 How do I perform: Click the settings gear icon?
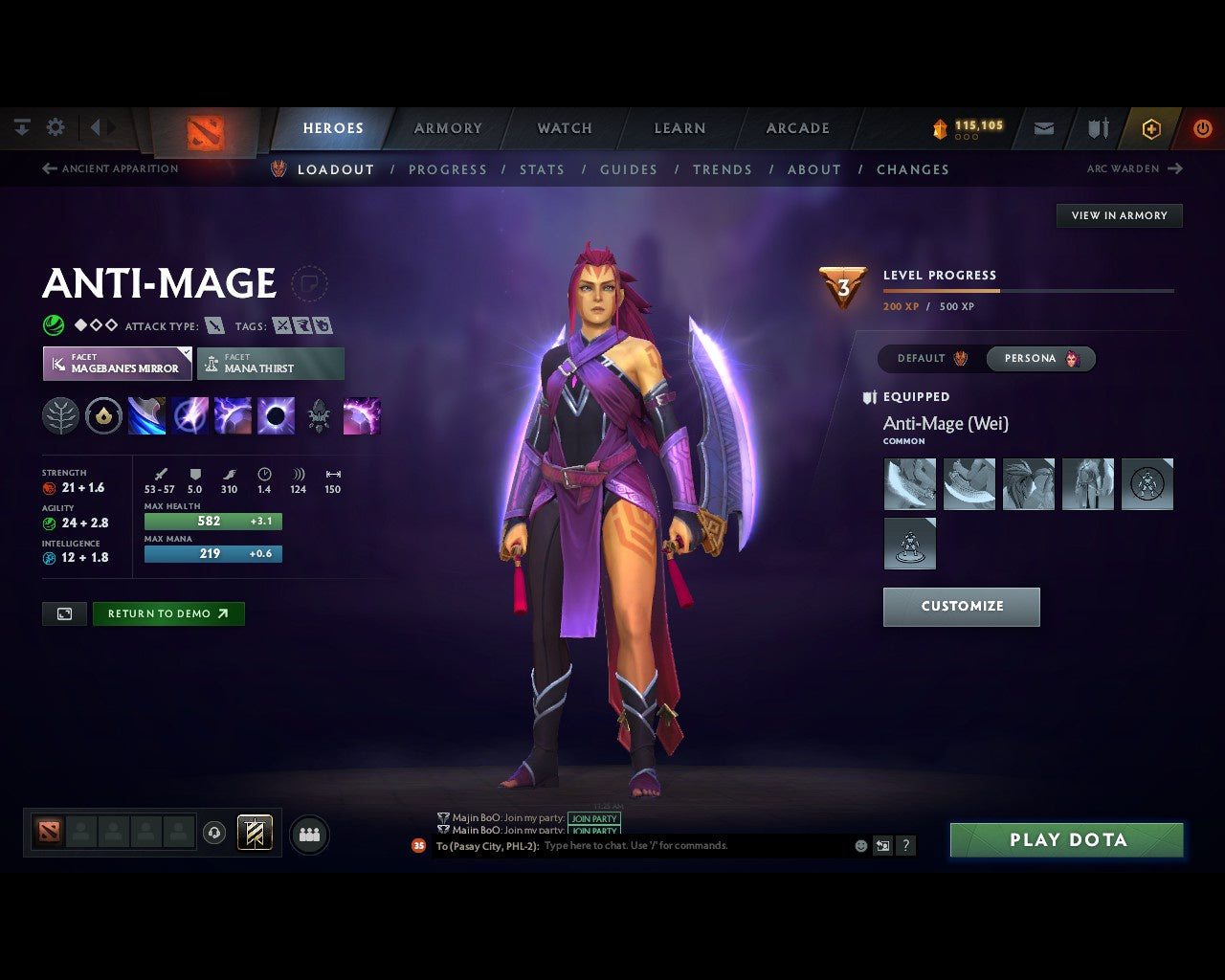coord(55,126)
